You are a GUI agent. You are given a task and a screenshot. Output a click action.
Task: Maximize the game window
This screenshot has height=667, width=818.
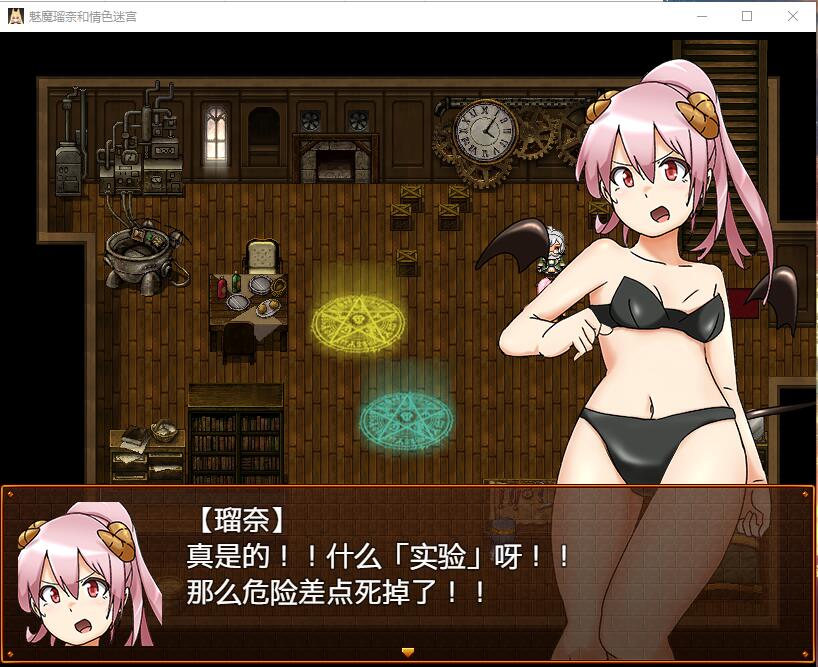pyautogui.click(x=747, y=16)
